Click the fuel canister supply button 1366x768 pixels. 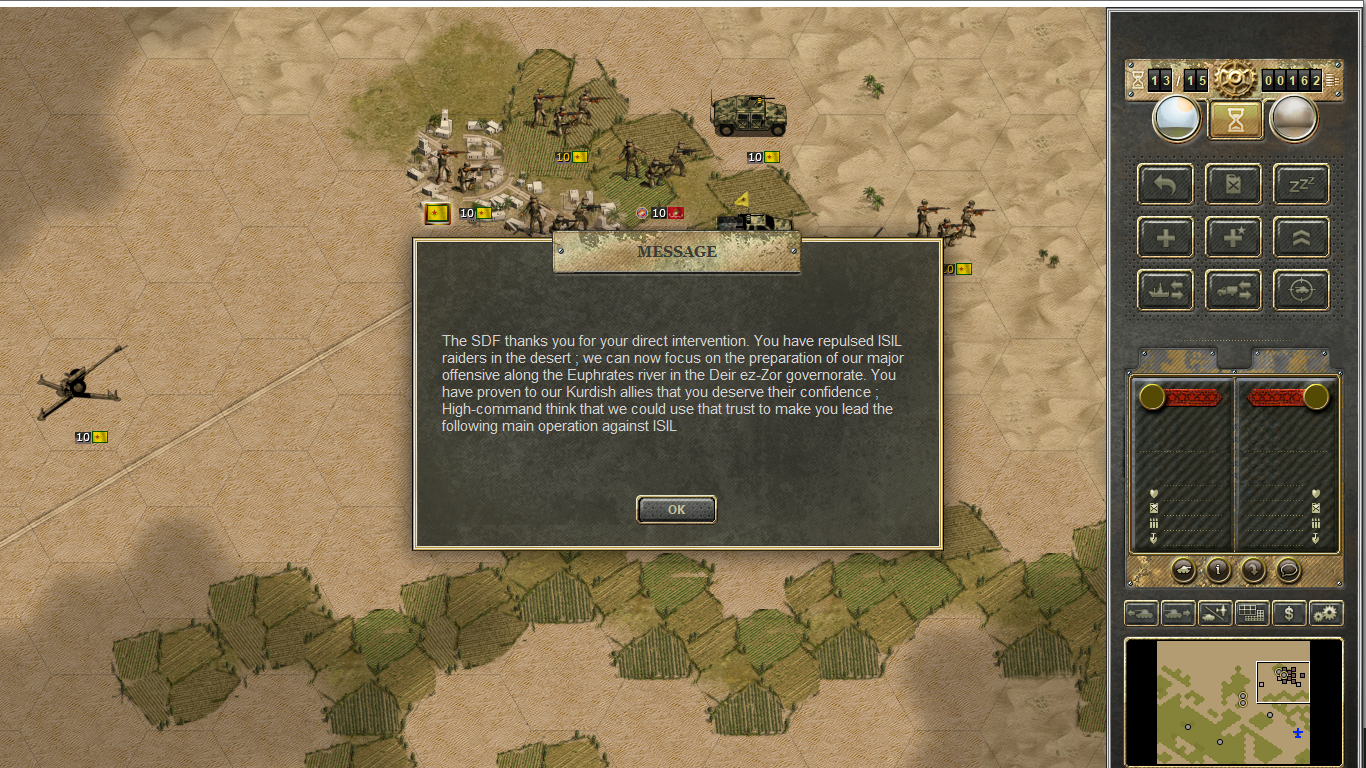1233,185
